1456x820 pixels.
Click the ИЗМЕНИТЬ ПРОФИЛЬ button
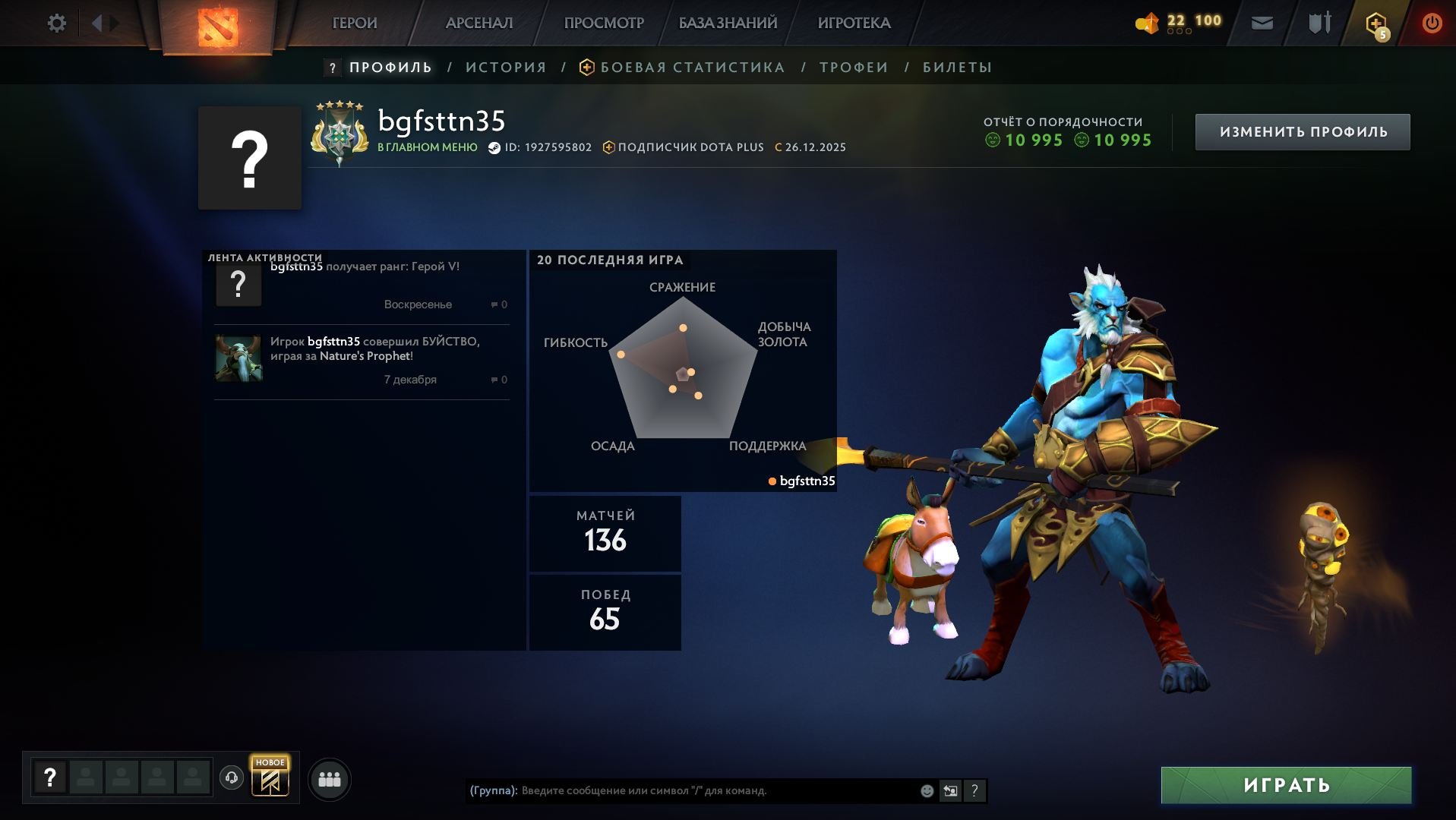(x=1302, y=131)
